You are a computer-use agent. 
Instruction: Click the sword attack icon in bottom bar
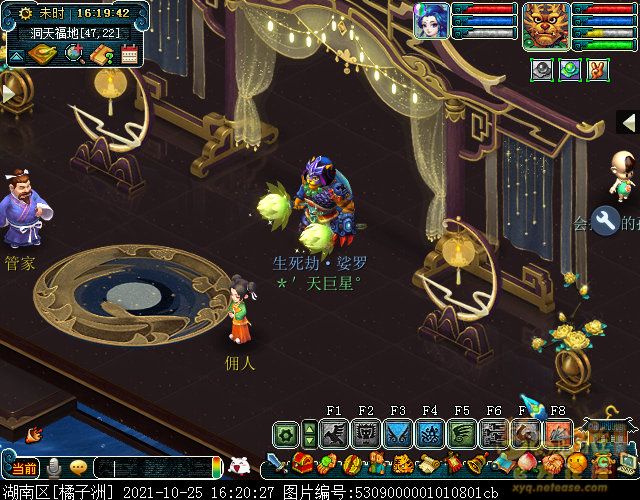[x=276, y=463]
